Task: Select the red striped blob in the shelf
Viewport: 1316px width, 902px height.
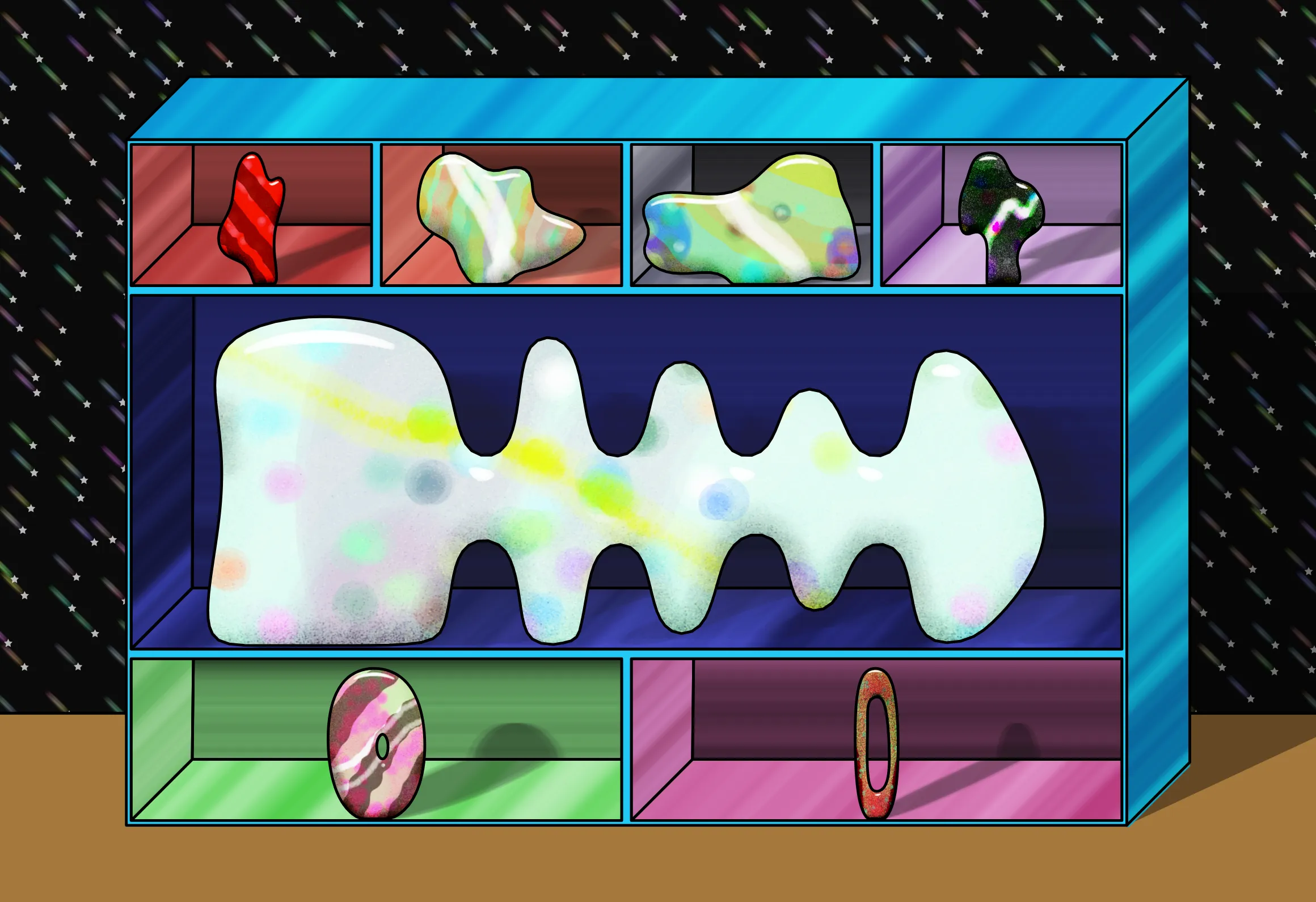Action: pos(252,218)
